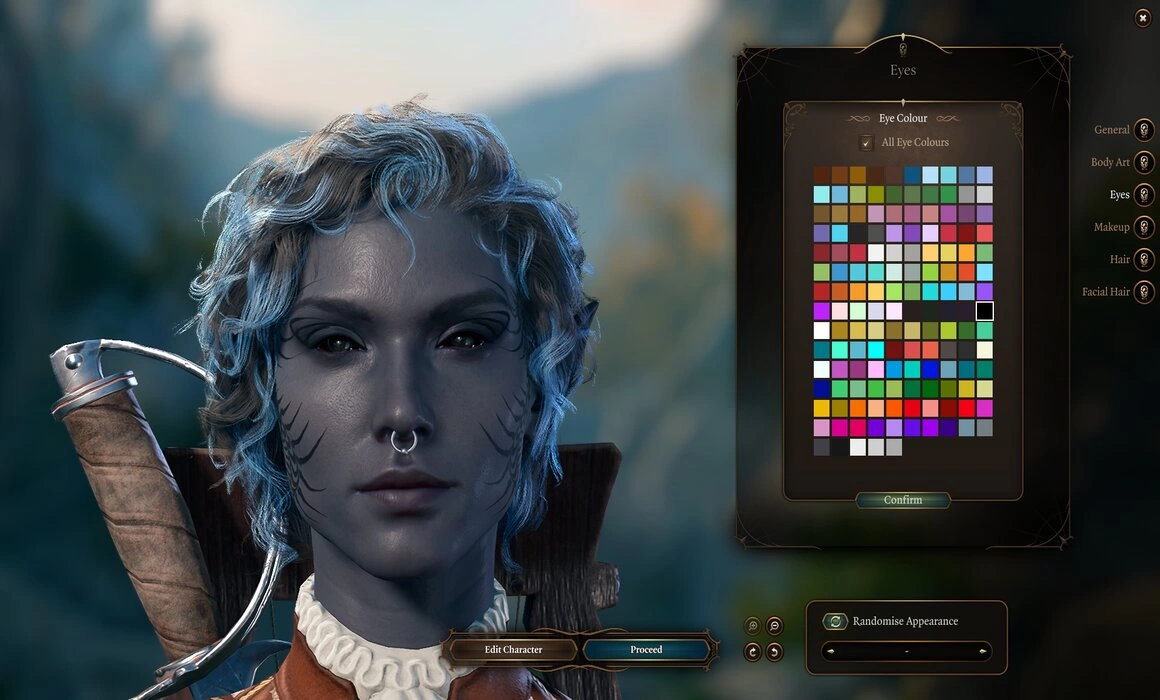Select the next appearance preset arrow
This screenshot has height=700, width=1160.
pos(984,652)
